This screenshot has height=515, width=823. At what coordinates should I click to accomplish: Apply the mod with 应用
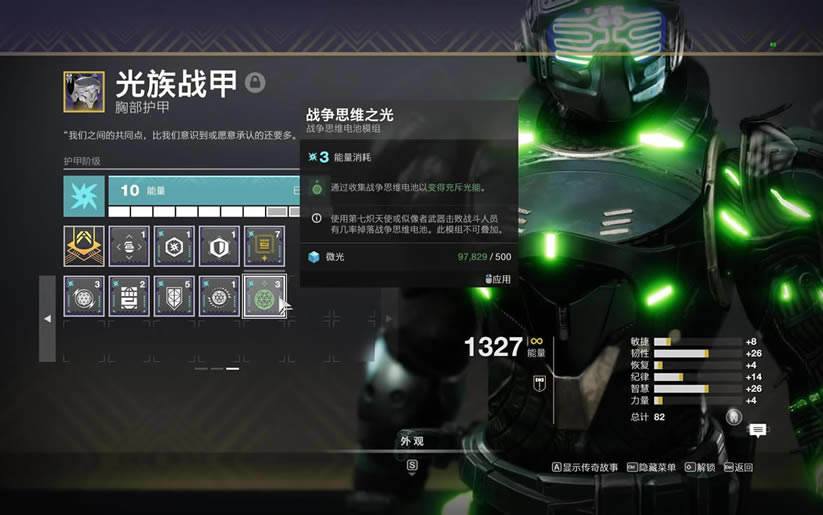pyautogui.click(x=499, y=280)
